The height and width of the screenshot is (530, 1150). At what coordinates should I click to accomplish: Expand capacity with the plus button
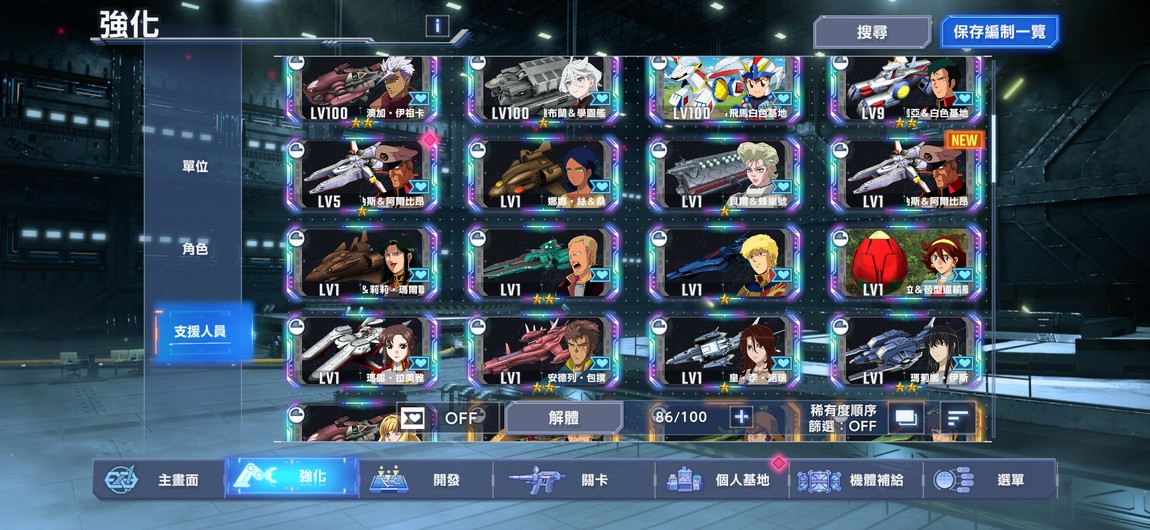point(740,417)
